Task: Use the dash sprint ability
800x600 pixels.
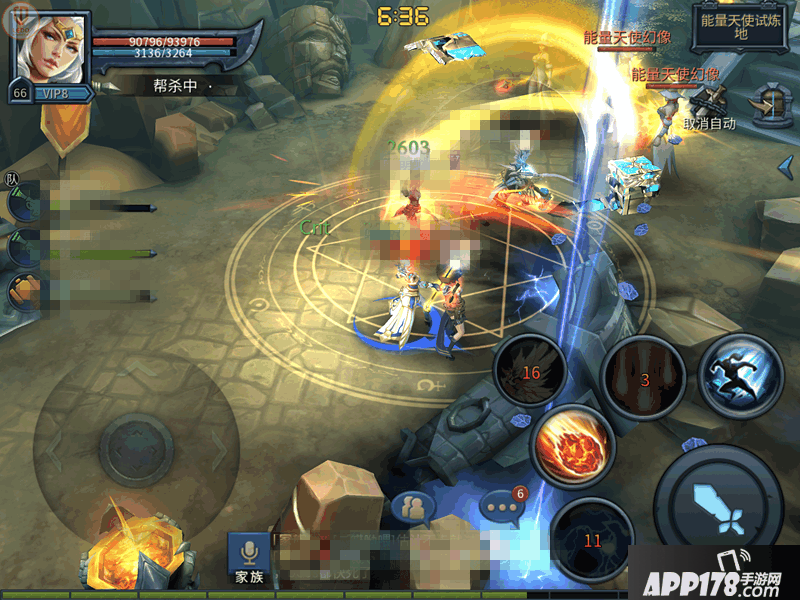Action: 739,373
